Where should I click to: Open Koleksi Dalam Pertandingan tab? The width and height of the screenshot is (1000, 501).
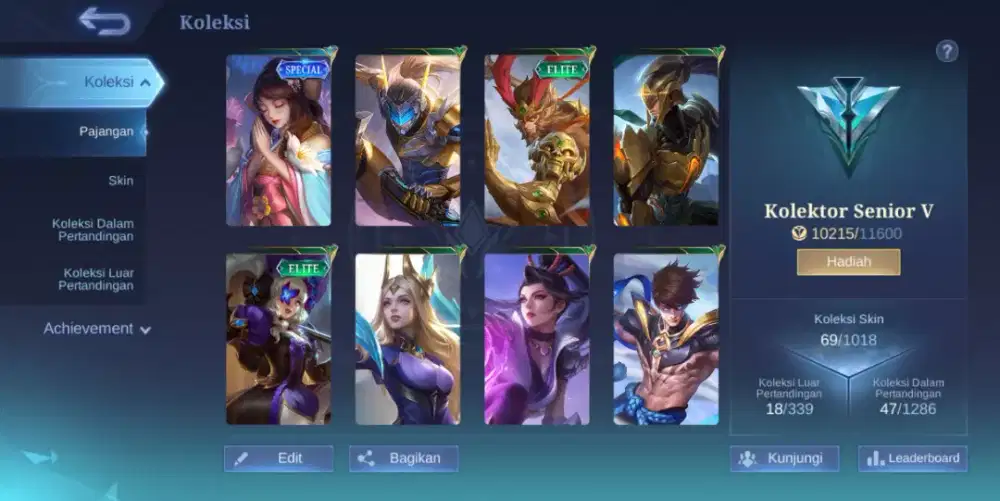coord(93,230)
